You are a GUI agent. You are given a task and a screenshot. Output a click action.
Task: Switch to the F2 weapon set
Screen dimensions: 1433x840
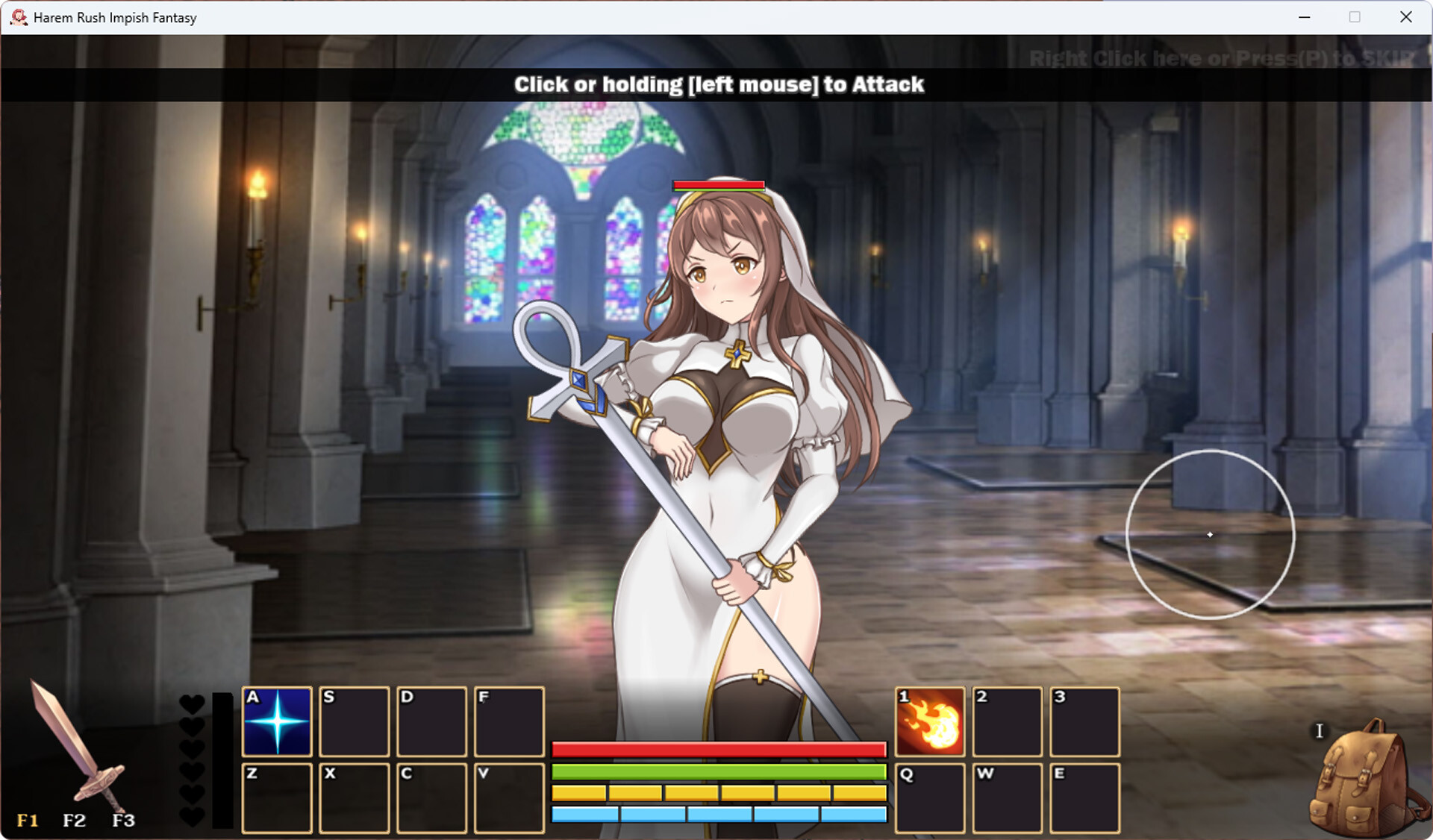point(74,821)
